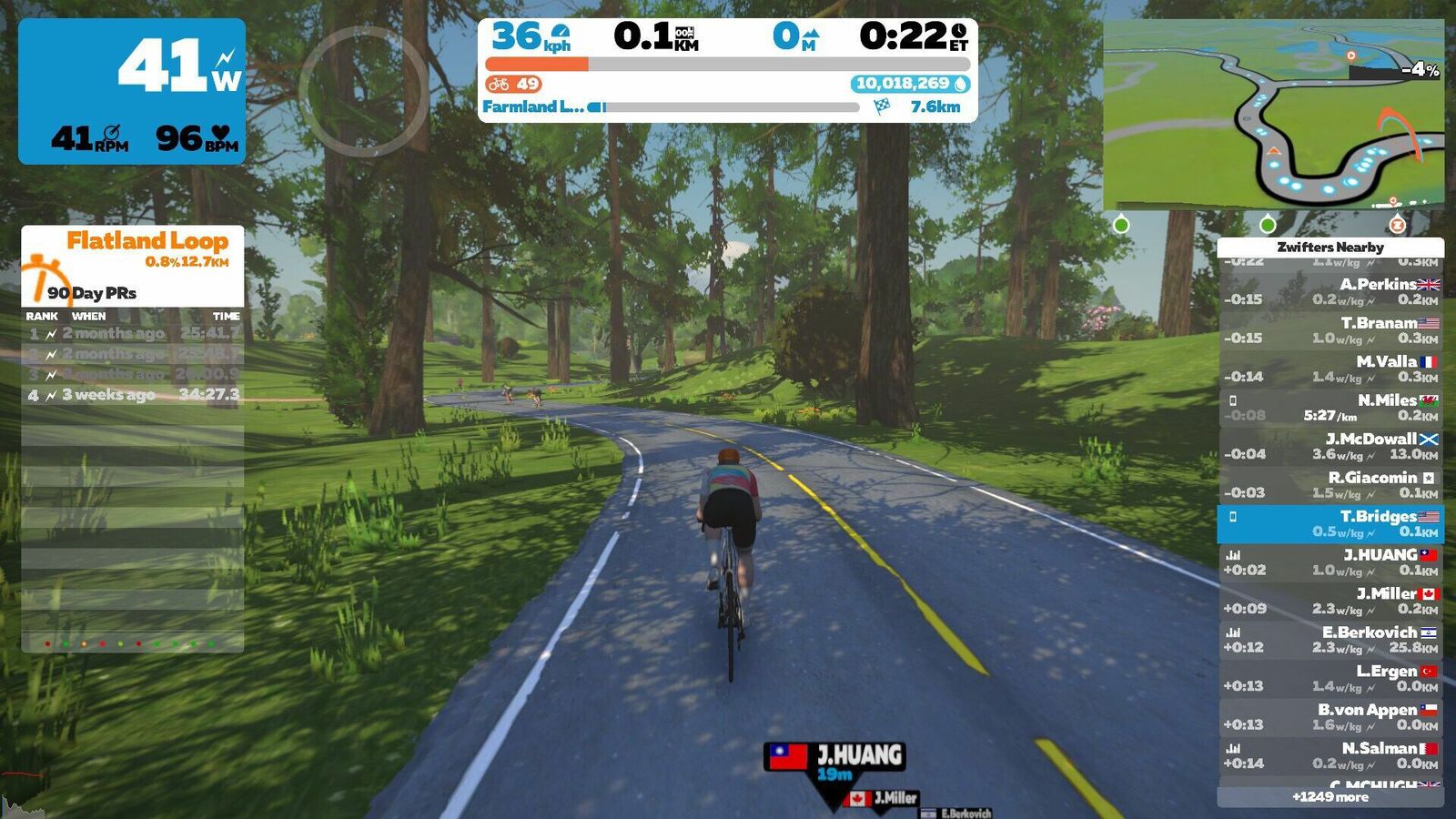Select J.Miller rider row

tap(1330, 601)
